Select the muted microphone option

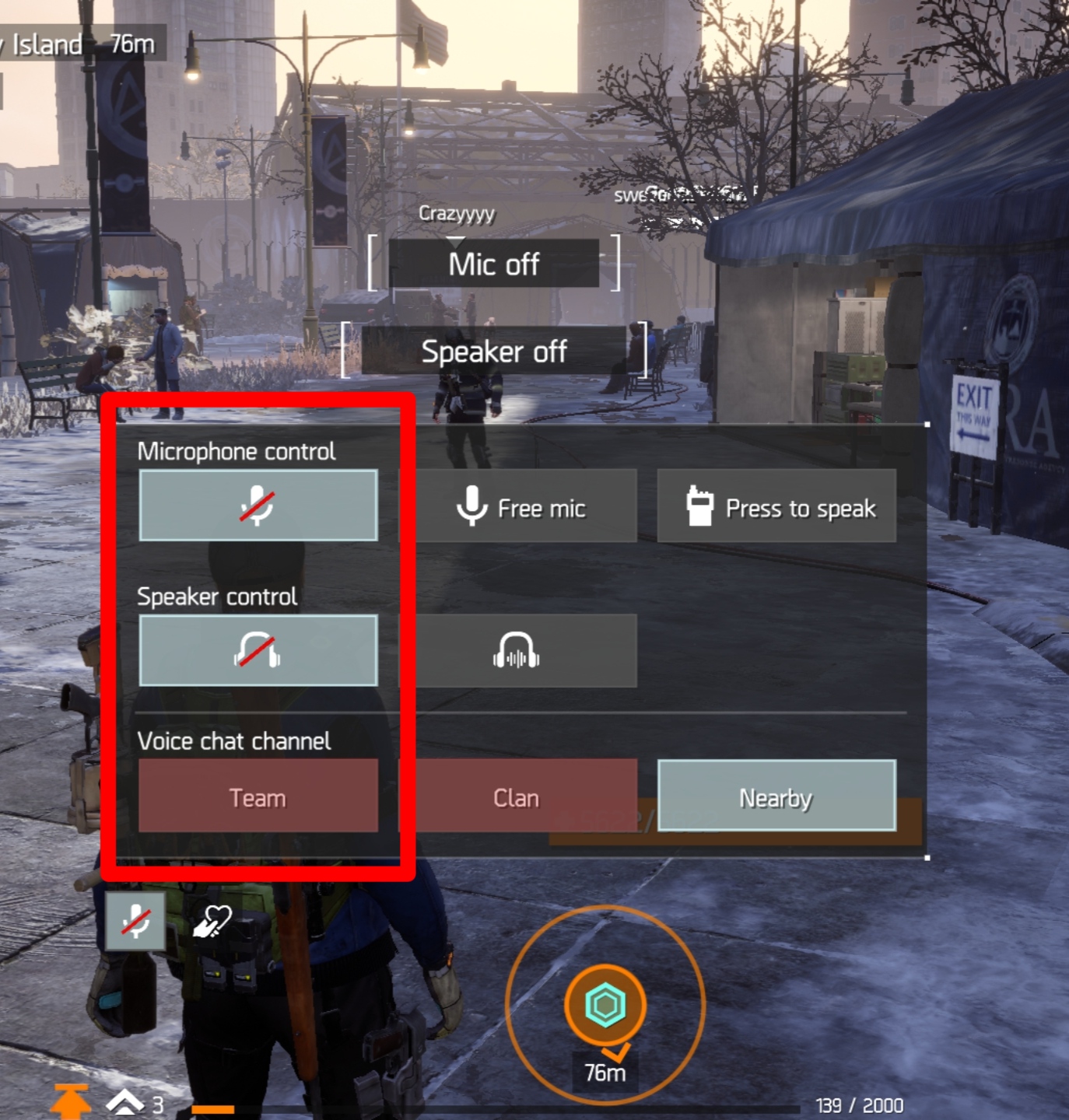[258, 506]
